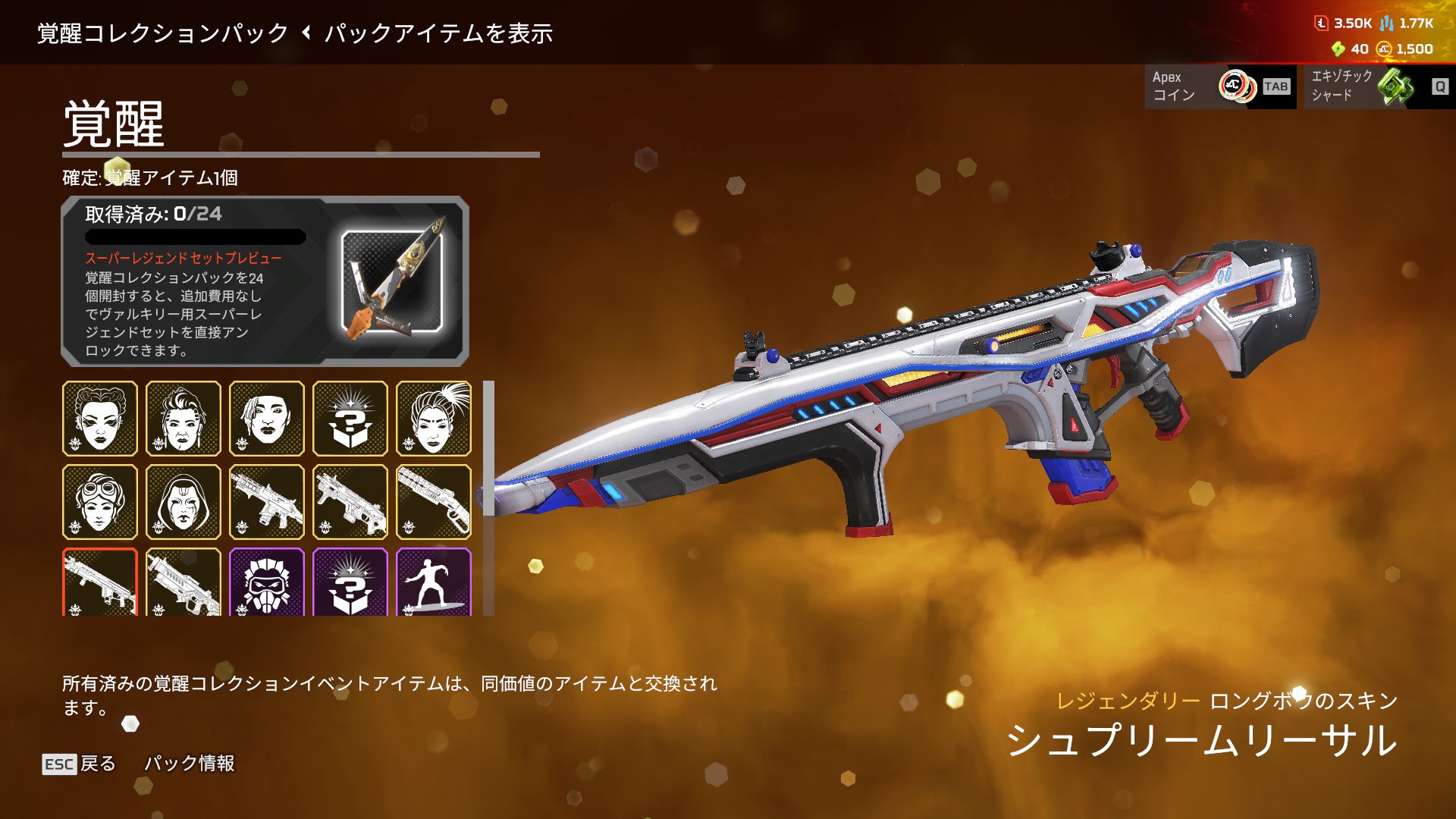Go back via the 戻る button
1456x819 pixels.
coord(80,764)
